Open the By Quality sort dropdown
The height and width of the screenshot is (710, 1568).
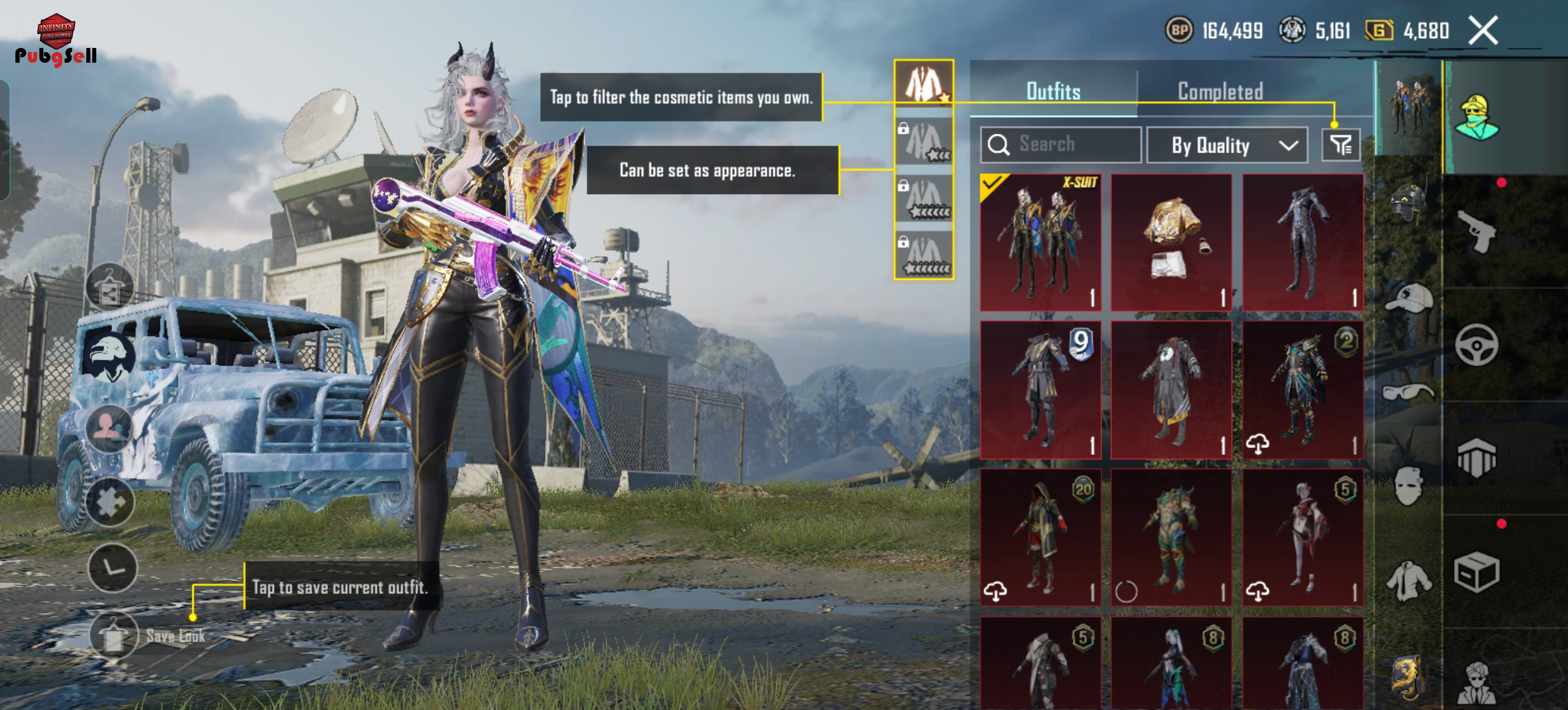click(x=1226, y=145)
